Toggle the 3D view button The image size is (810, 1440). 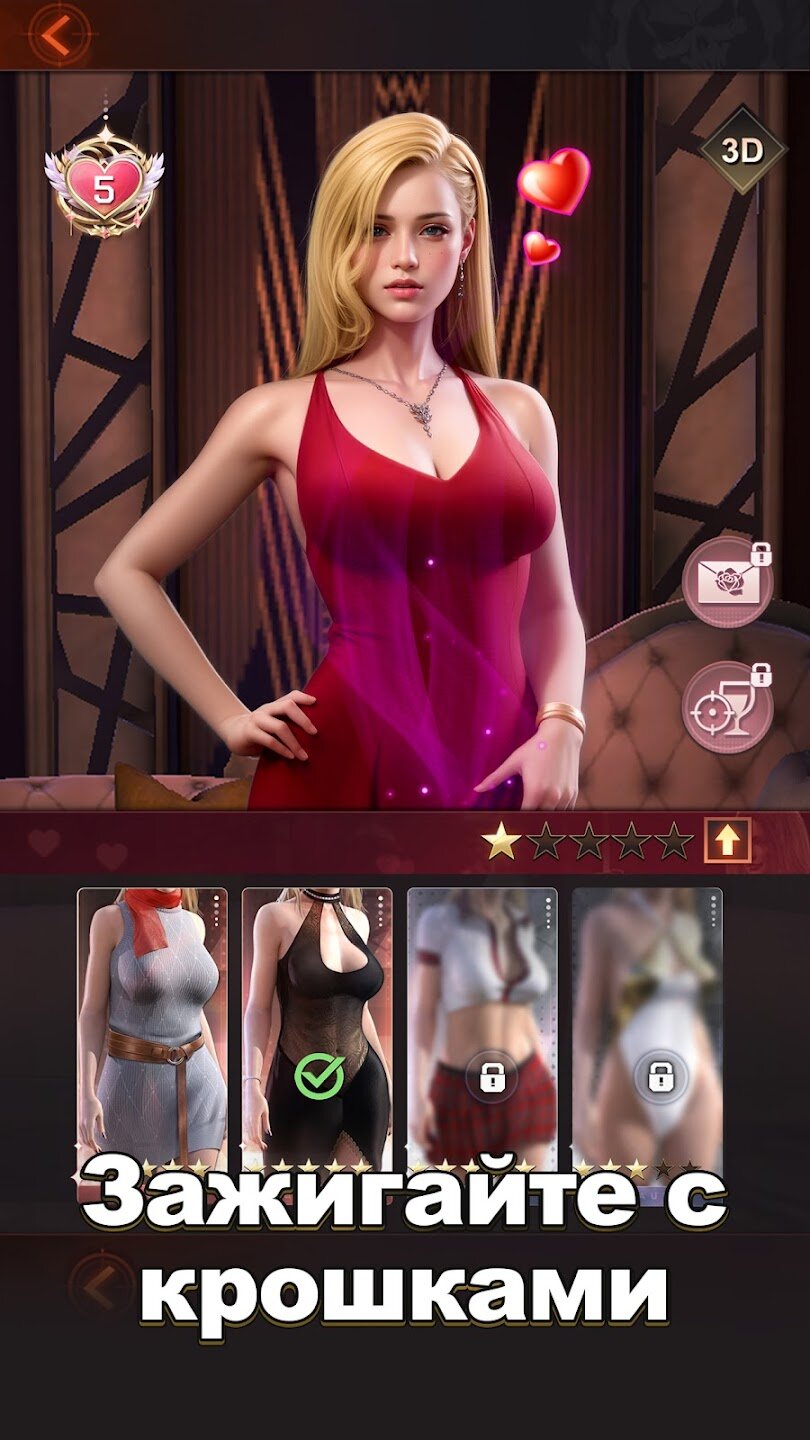pos(742,151)
